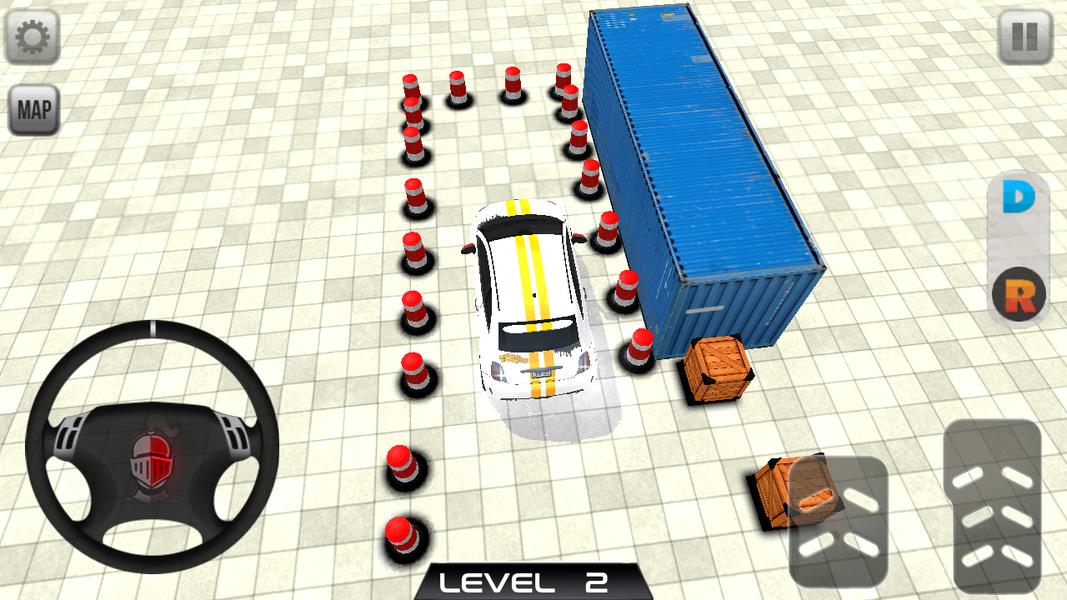The width and height of the screenshot is (1067, 600).
Task: Shift into R reverse gear
Action: click(1018, 294)
